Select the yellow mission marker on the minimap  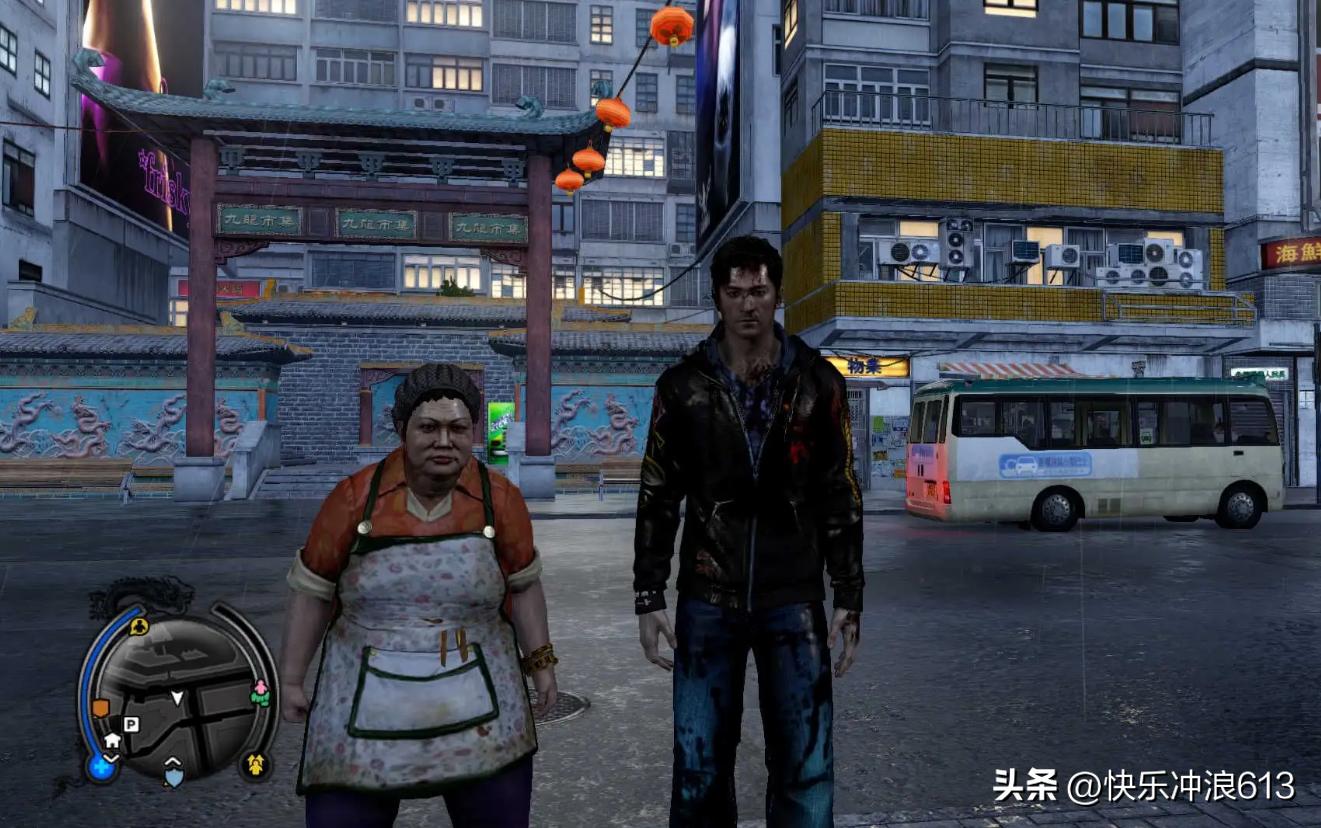pyautogui.click(x=139, y=626)
